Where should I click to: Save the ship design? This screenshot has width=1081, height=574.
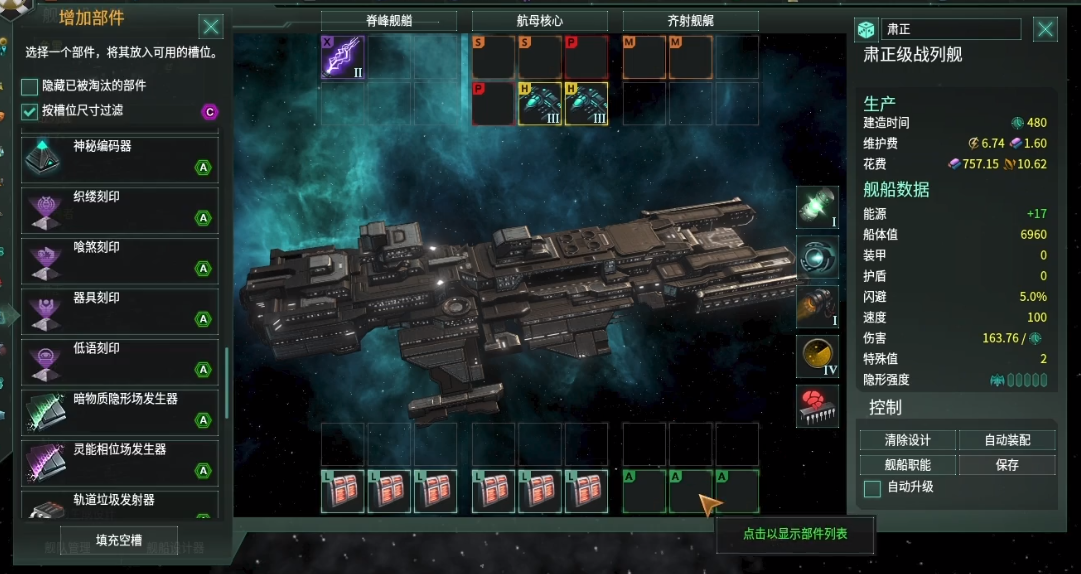(1006, 465)
